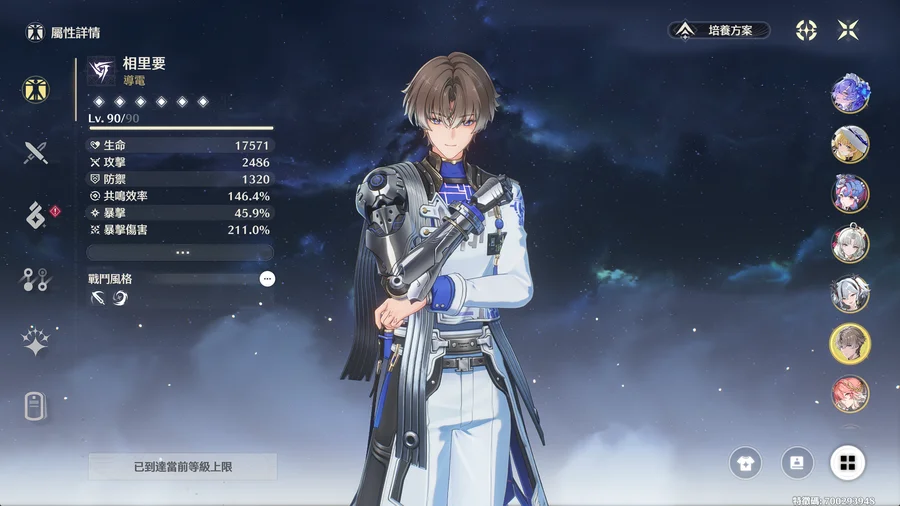Image resolution: width=900 pixels, height=506 pixels.
Task: Open the character portrait card button
Action: (x=797, y=462)
